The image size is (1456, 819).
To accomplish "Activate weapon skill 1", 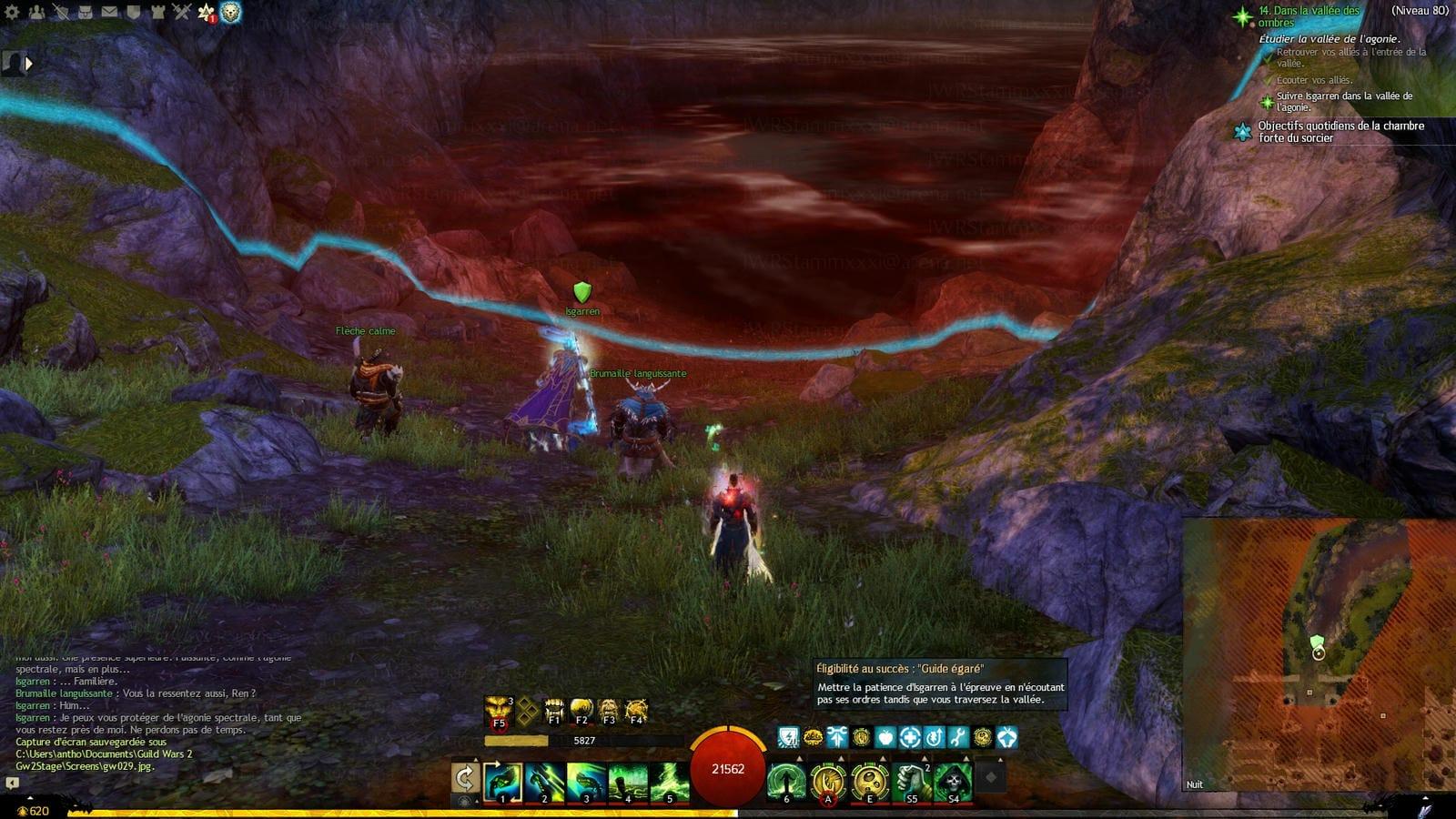I will [x=502, y=781].
